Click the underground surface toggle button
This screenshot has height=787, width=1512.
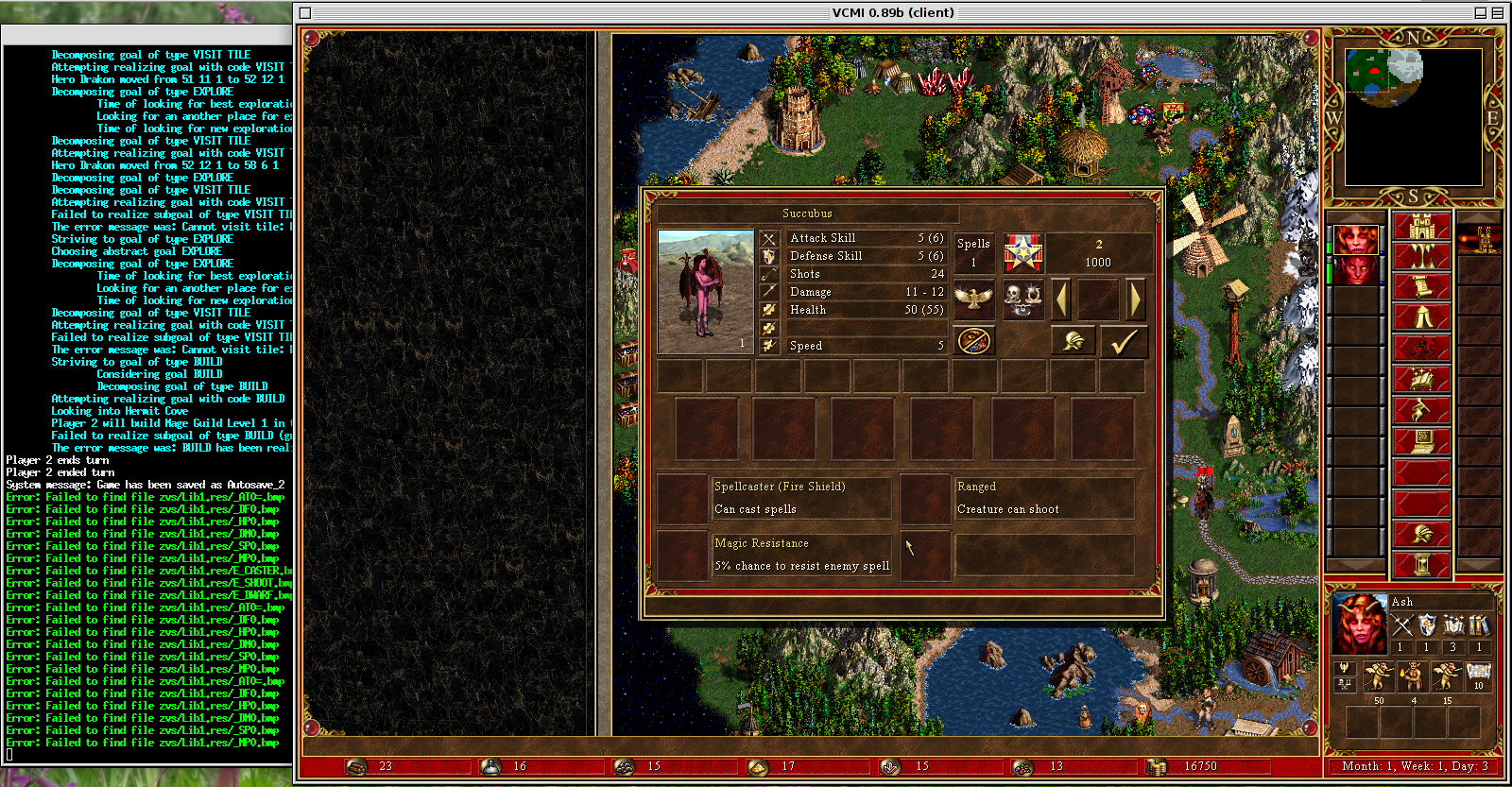tap(1421, 257)
